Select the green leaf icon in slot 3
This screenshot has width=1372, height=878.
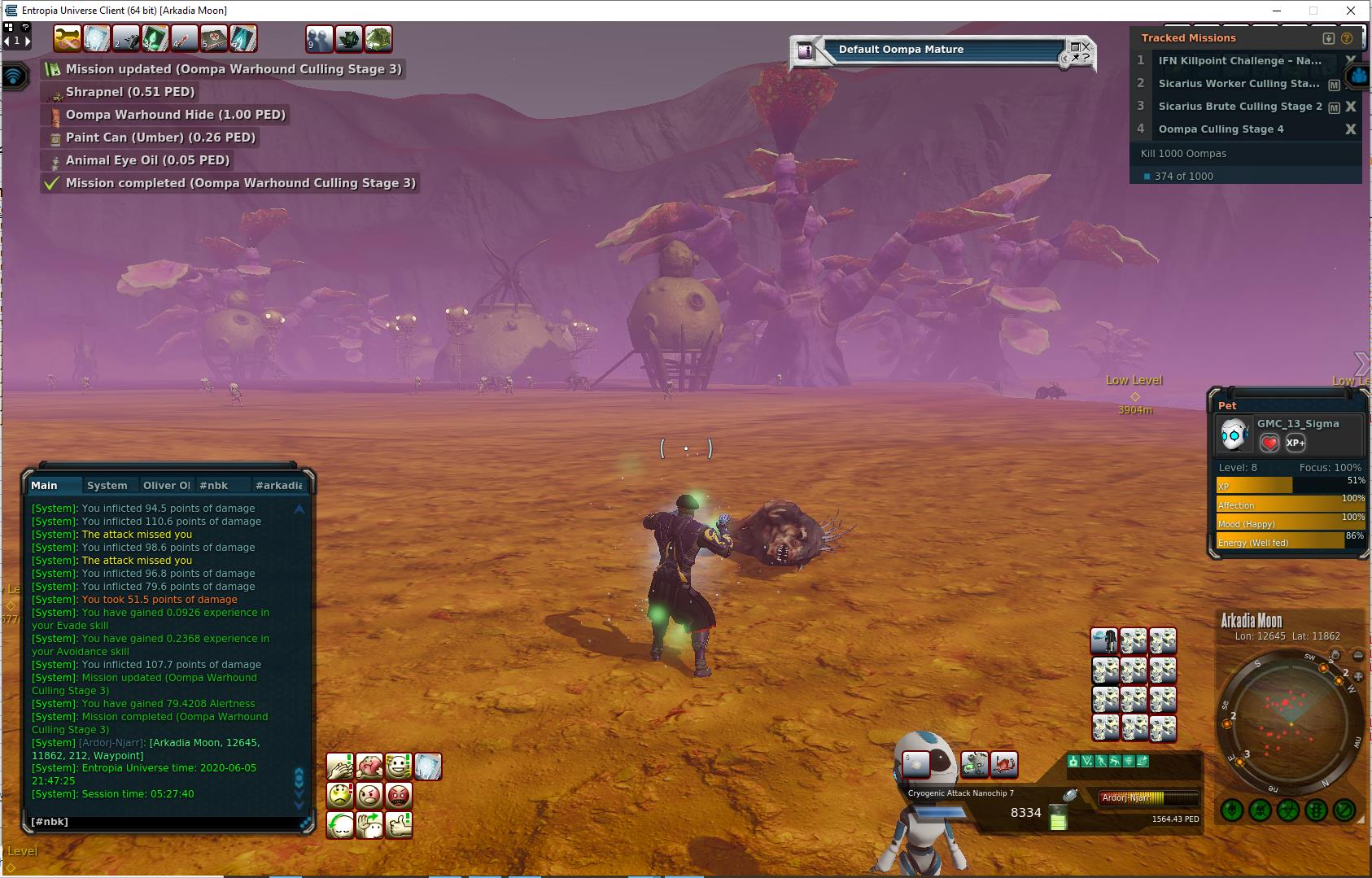tap(155, 38)
